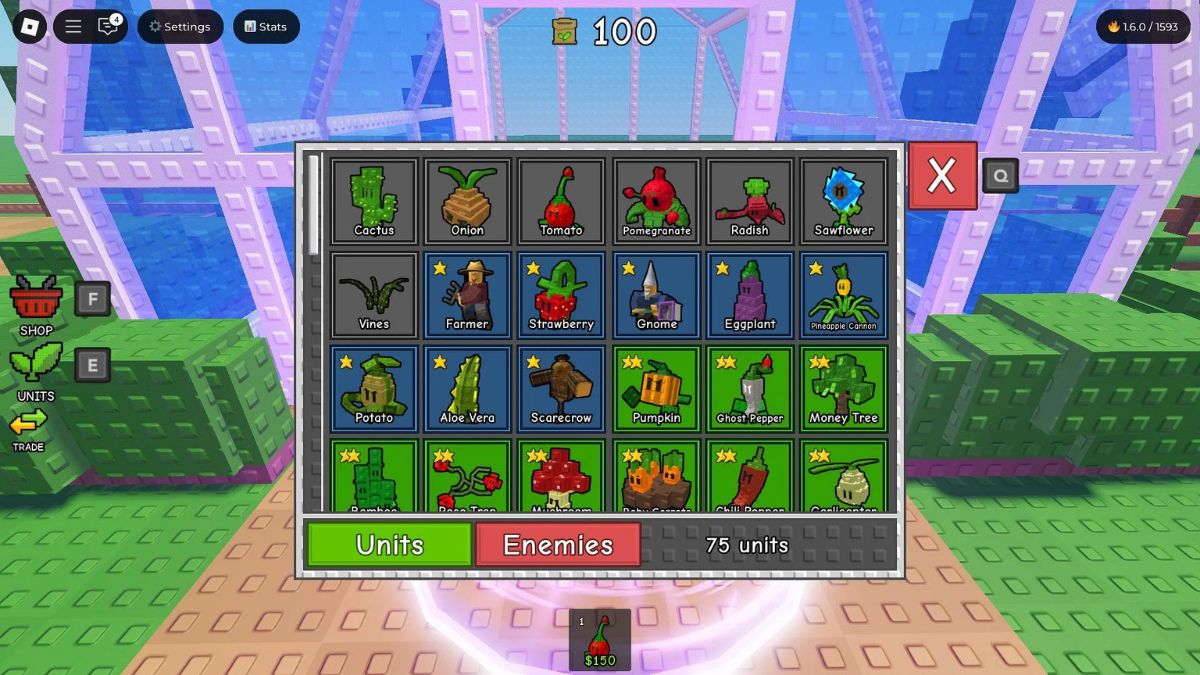Open the Shop basket icon
The width and height of the screenshot is (1200, 675).
tap(36, 300)
